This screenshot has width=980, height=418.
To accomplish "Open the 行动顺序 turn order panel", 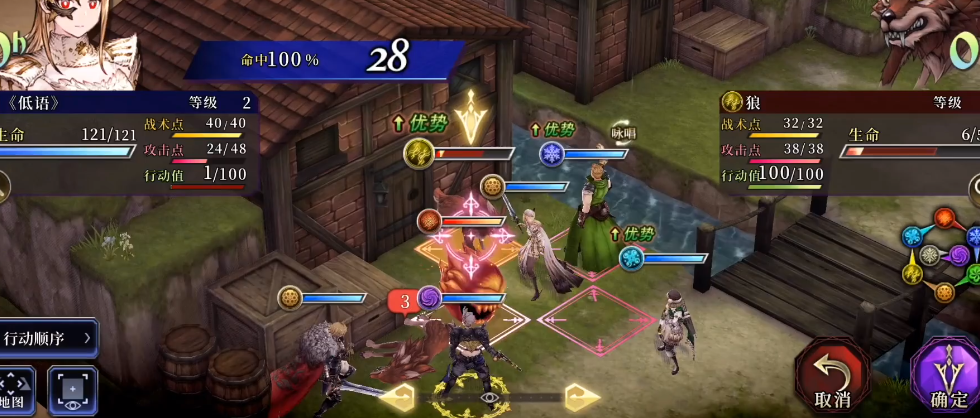I will coord(49,338).
